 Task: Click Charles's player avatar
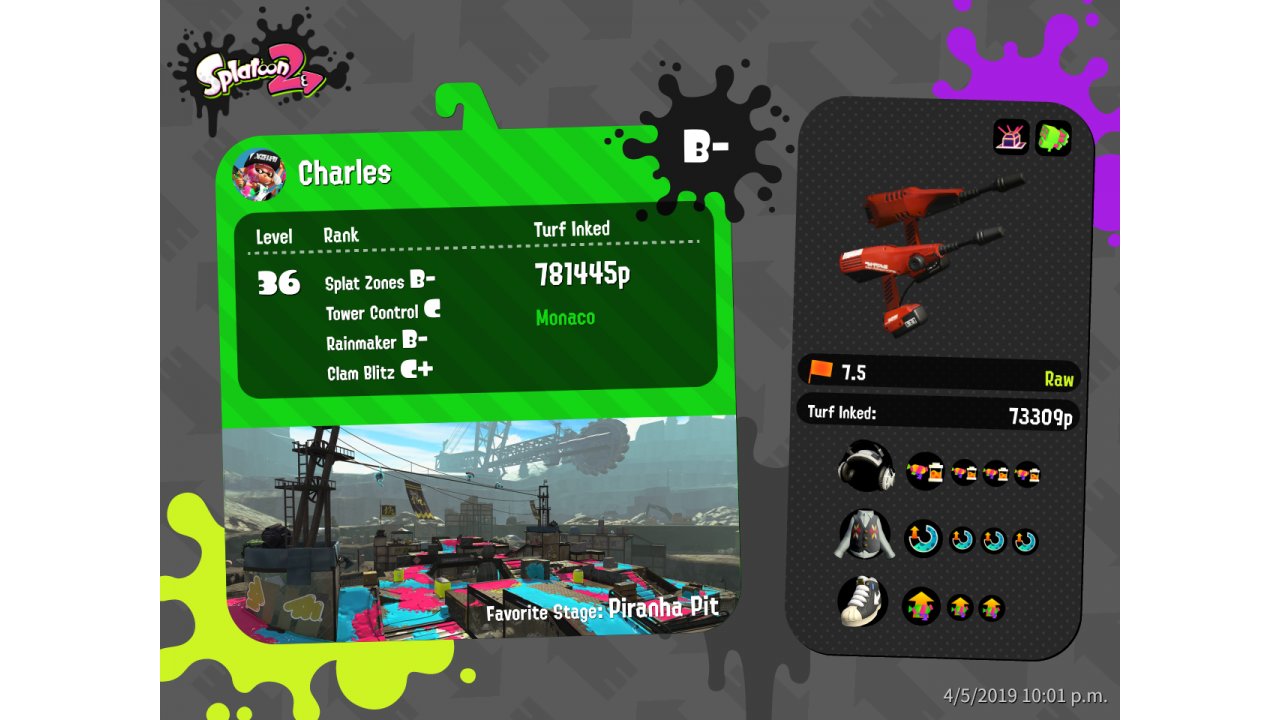tap(259, 174)
